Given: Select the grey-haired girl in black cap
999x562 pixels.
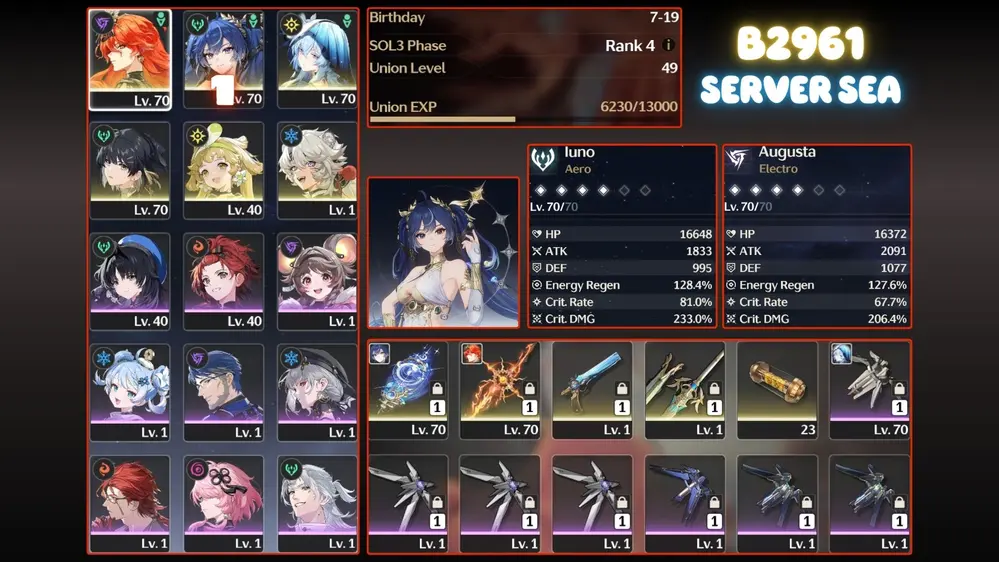Looking at the screenshot, I should pyautogui.click(x=316, y=392).
